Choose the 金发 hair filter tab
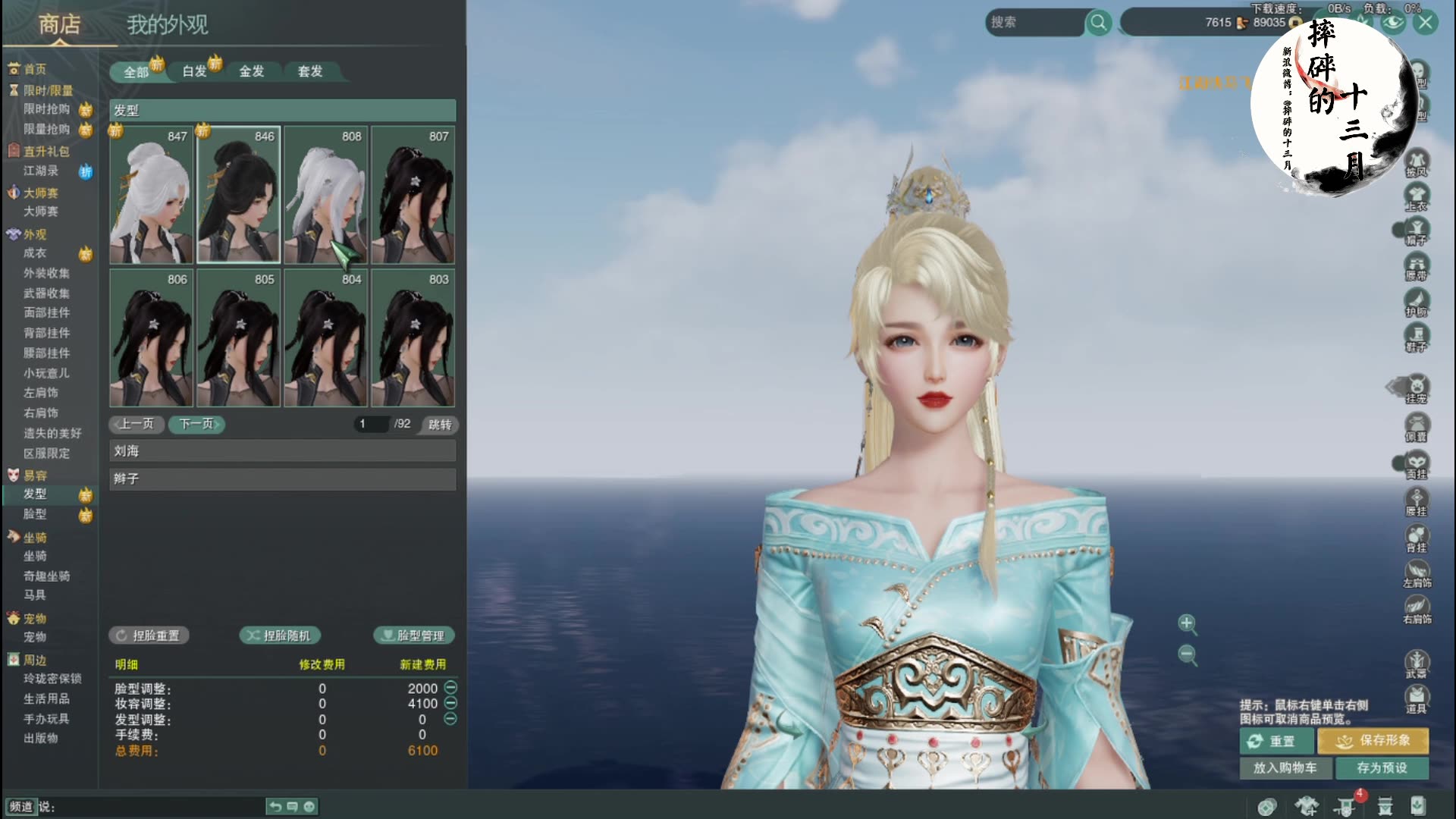The height and width of the screenshot is (819, 1456). click(252, 71)
